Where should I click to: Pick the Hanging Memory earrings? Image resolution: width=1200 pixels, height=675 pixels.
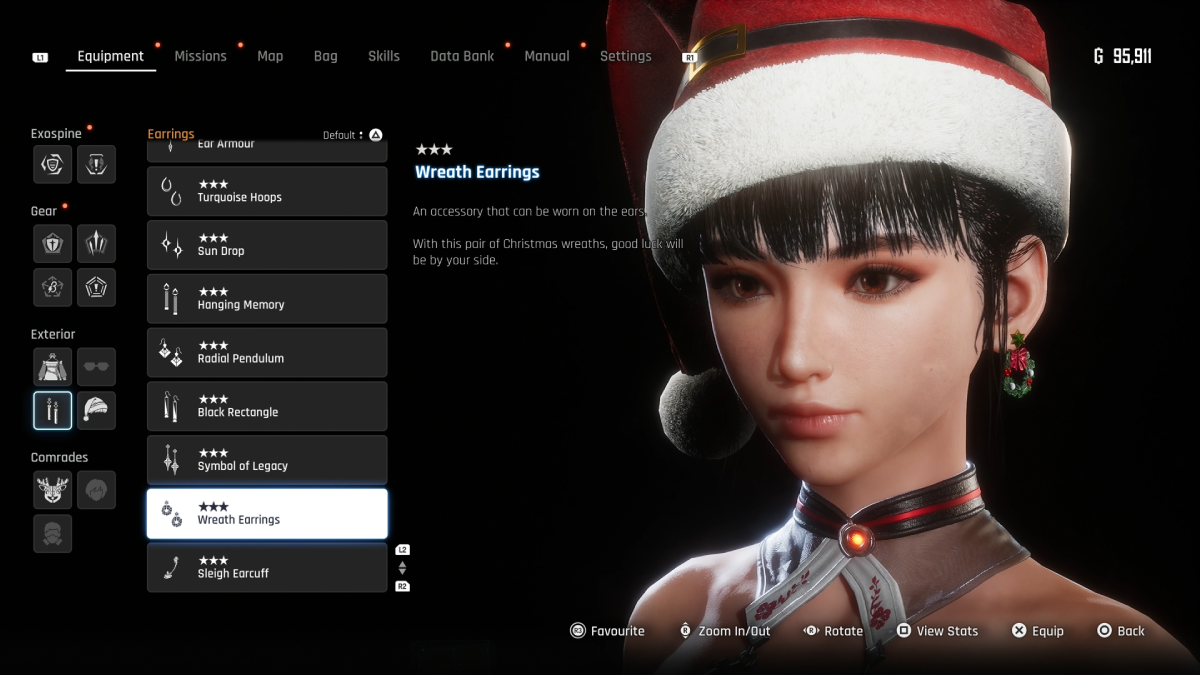pos(267,299)
